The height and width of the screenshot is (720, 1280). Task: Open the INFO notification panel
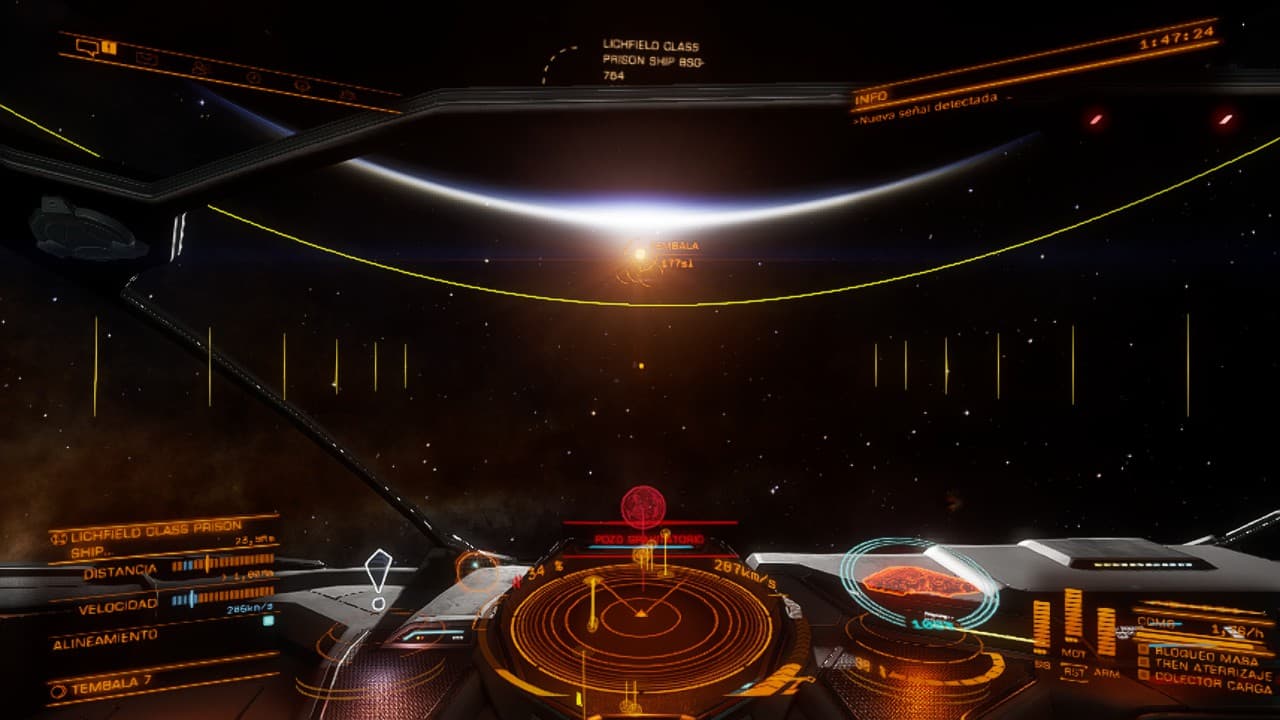[x=870, y=98]
